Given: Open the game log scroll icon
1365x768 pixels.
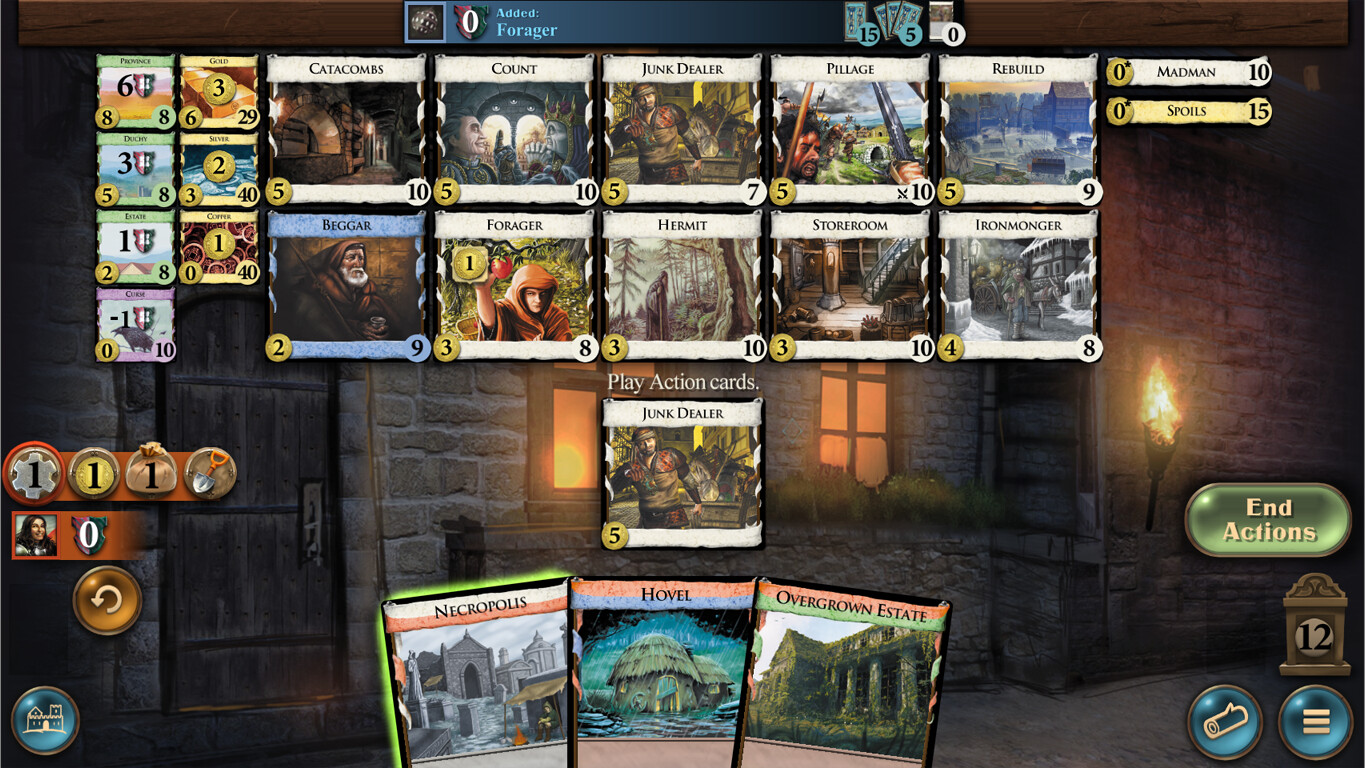Looking at the screenshot, I should (x=1226, y=722).
